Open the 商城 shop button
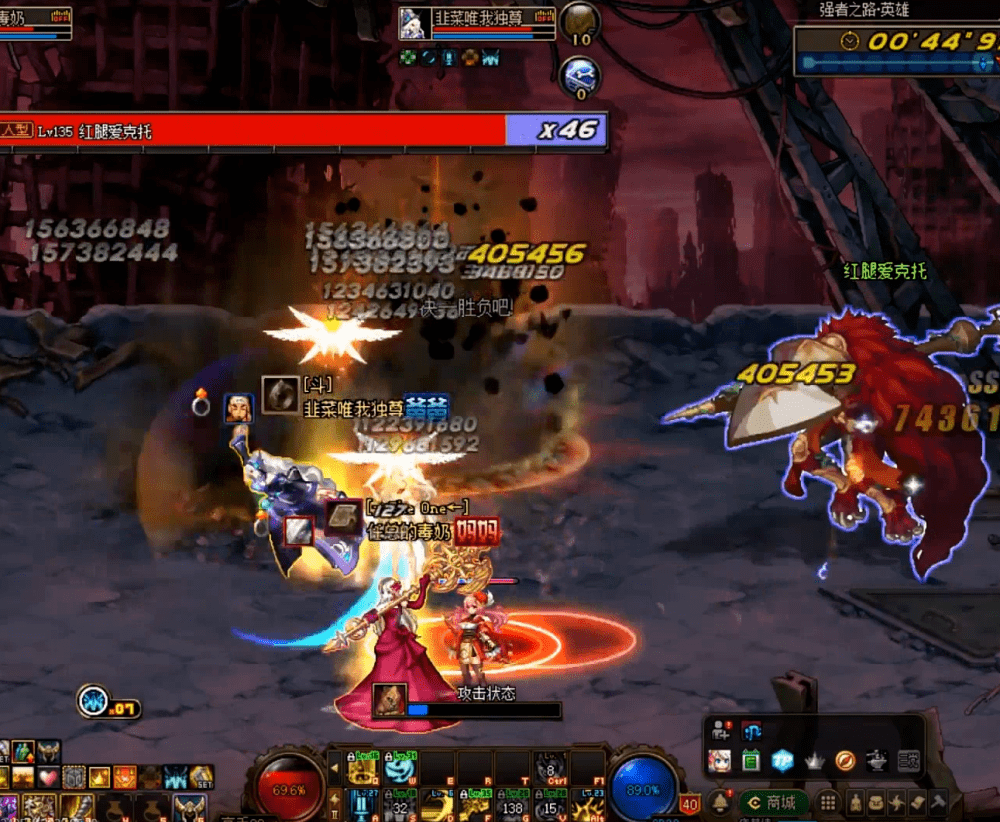This screenshot has width=1000, height=822. click(772, 802)
